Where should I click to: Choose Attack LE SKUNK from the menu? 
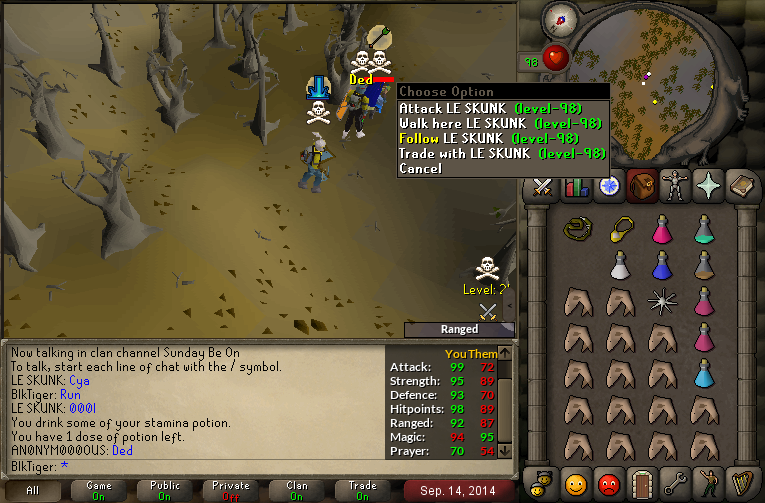(501, 108)
